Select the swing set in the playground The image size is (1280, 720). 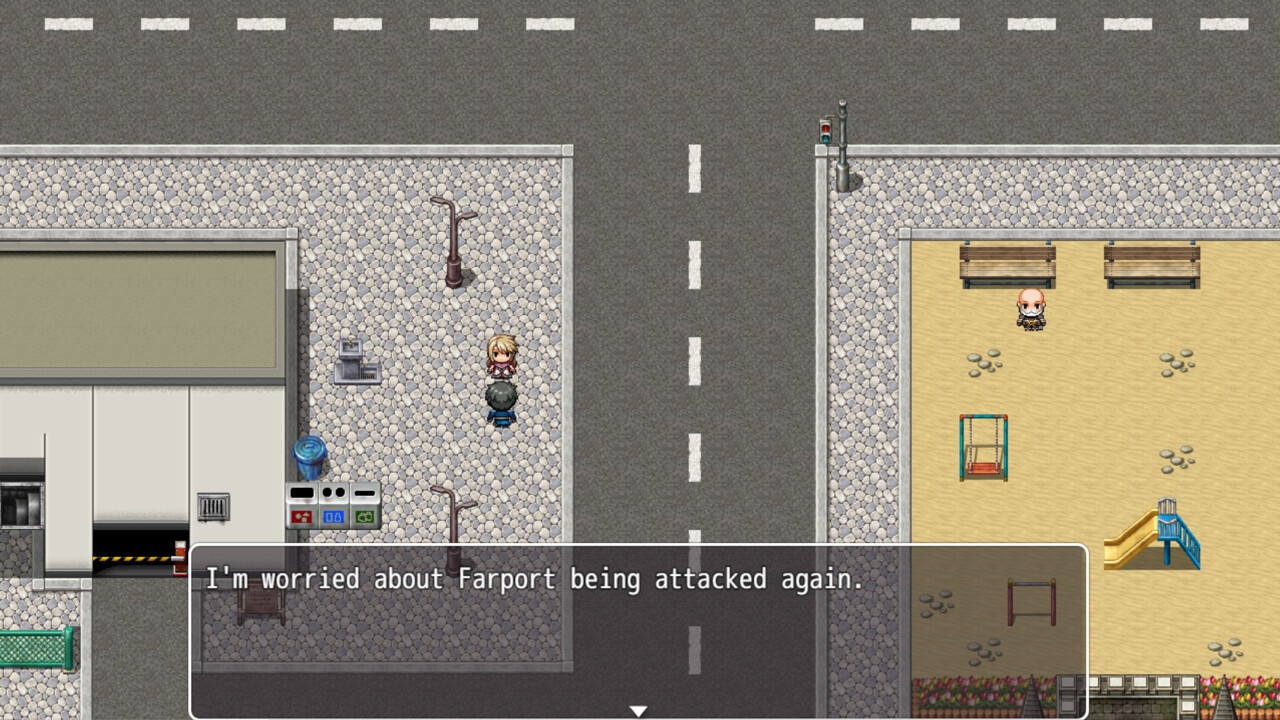tap(982, 445)
